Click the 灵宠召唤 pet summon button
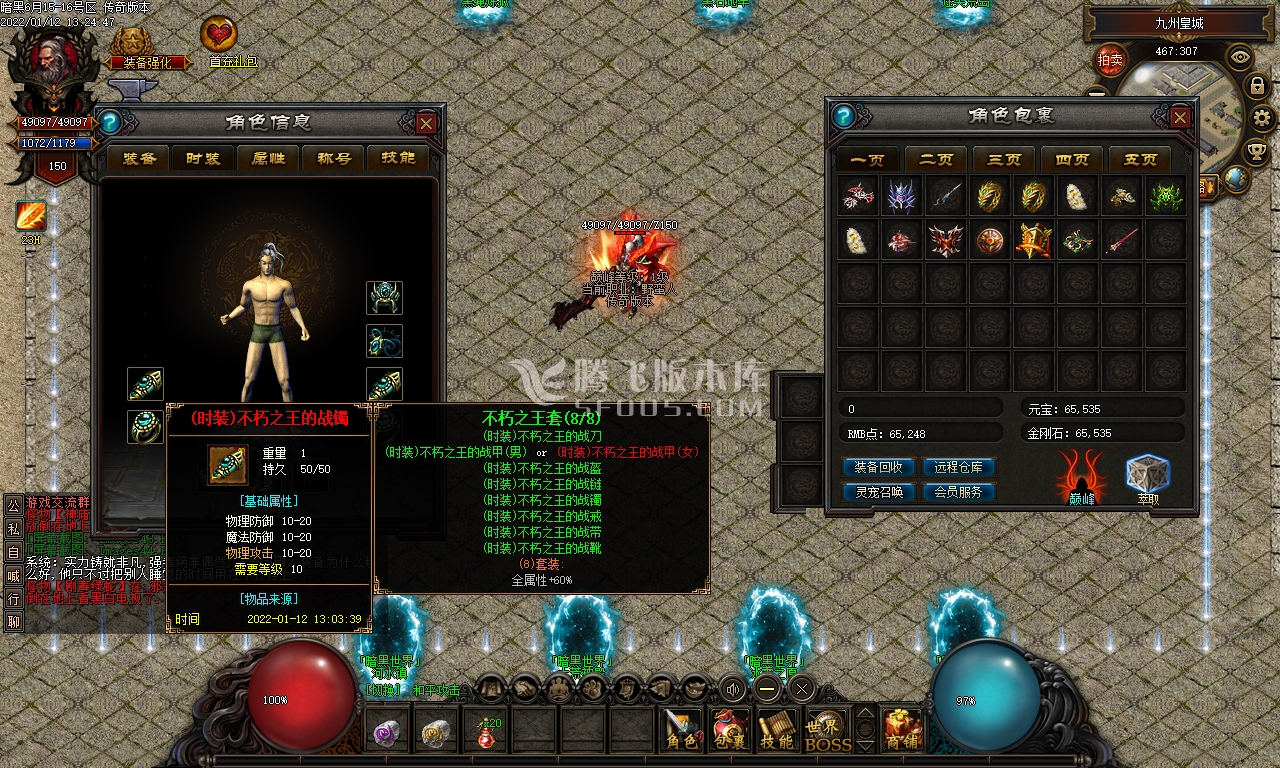The height and width of the screenshot is (768, 1280). (x=879, y=492)
